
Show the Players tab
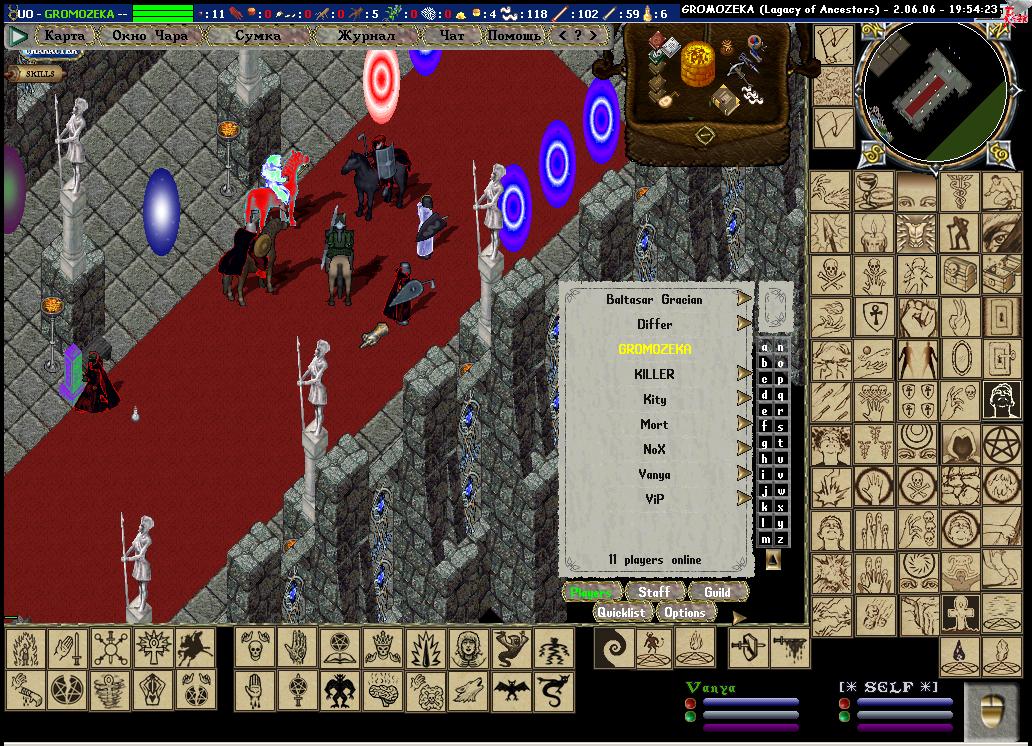(590, 592)
